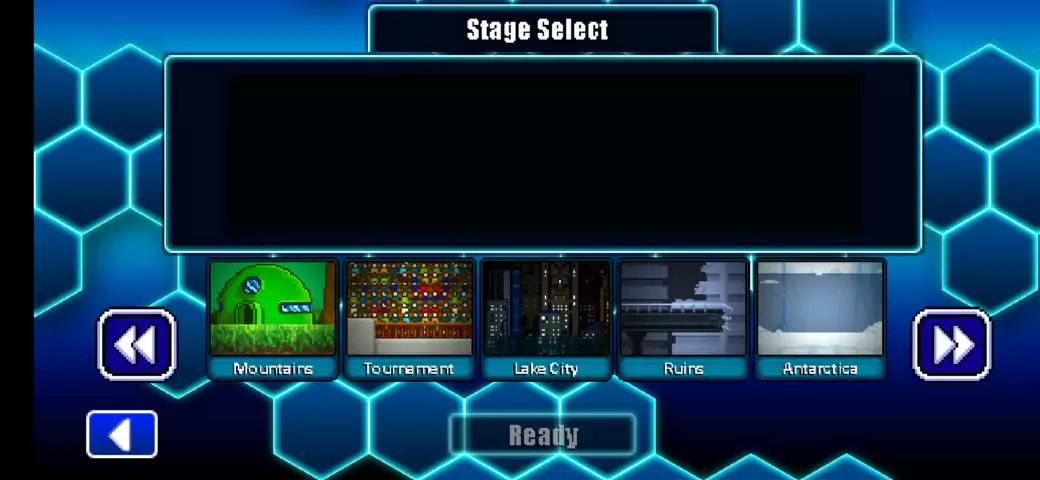Select the Ruins stage thumbnail
Viewport: 1040px width, 480px height.
683,318
